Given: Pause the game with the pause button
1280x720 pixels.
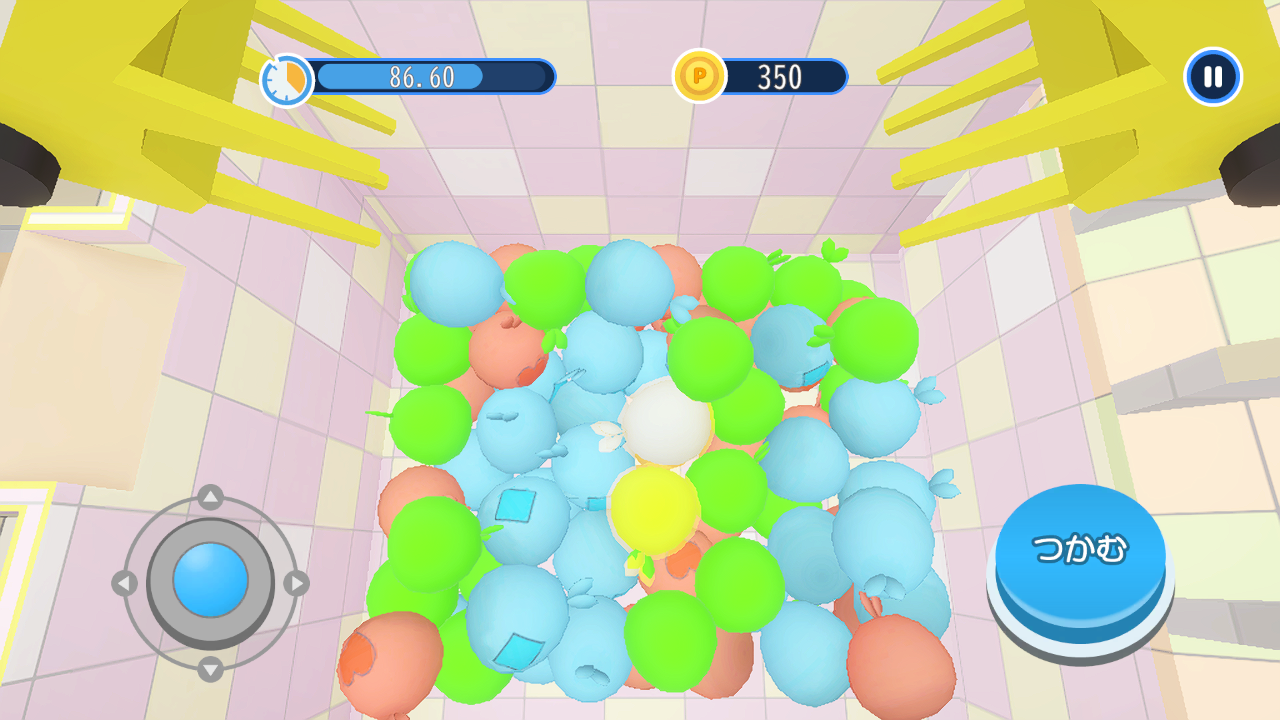Looking at the screenshot, I should coord(1212,77).
